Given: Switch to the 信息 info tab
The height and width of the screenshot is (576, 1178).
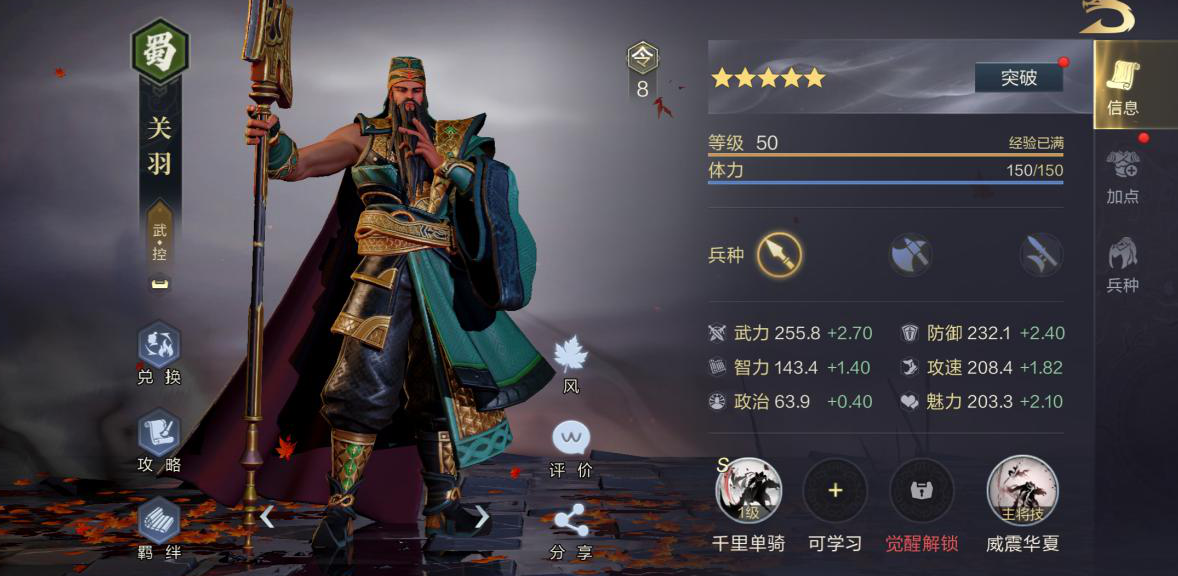Looking at the screenshot, I should pyautogui.click(x=1122, y=85).
